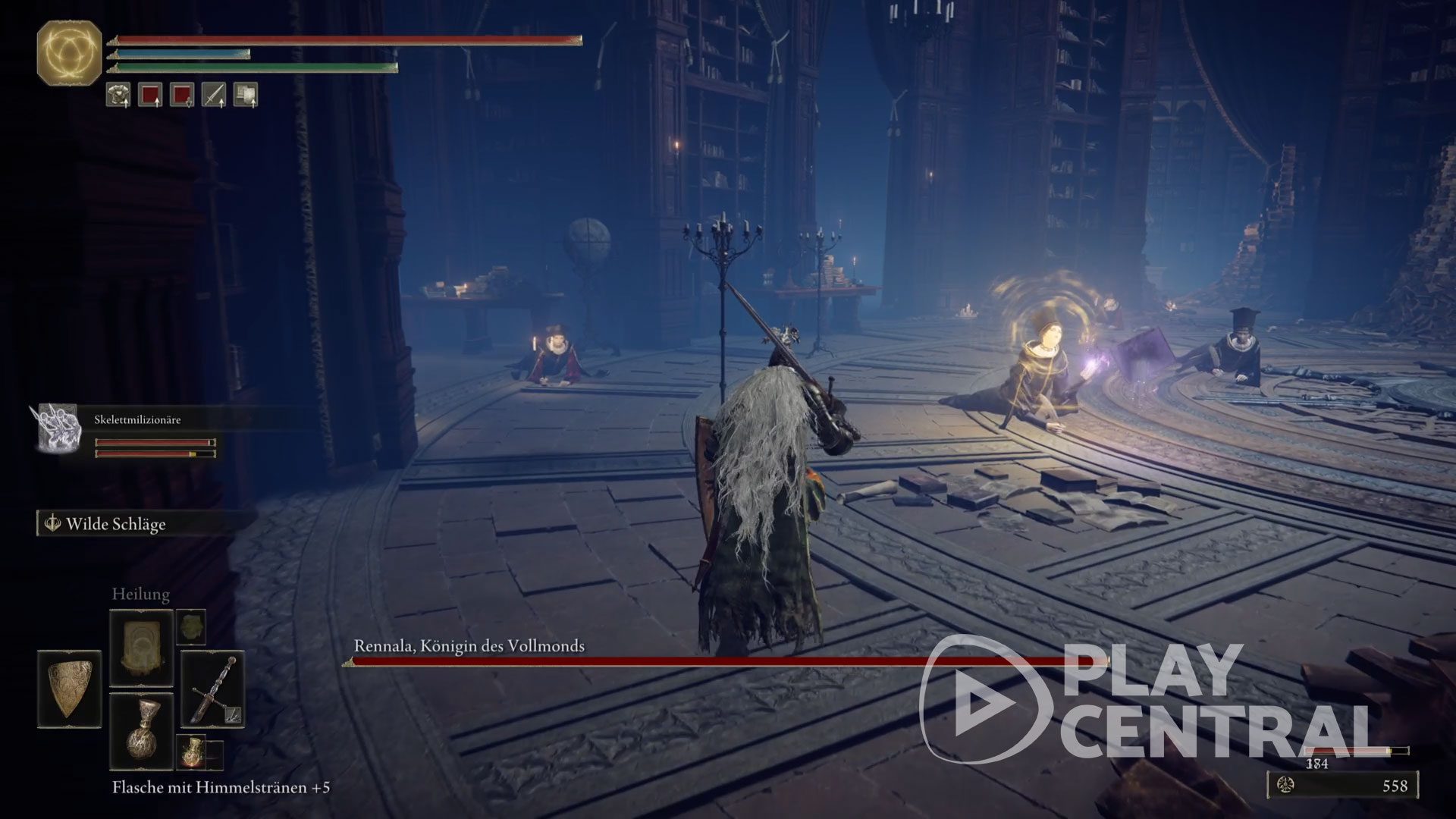Inspect the sword attack buff icon

[213, 95]
